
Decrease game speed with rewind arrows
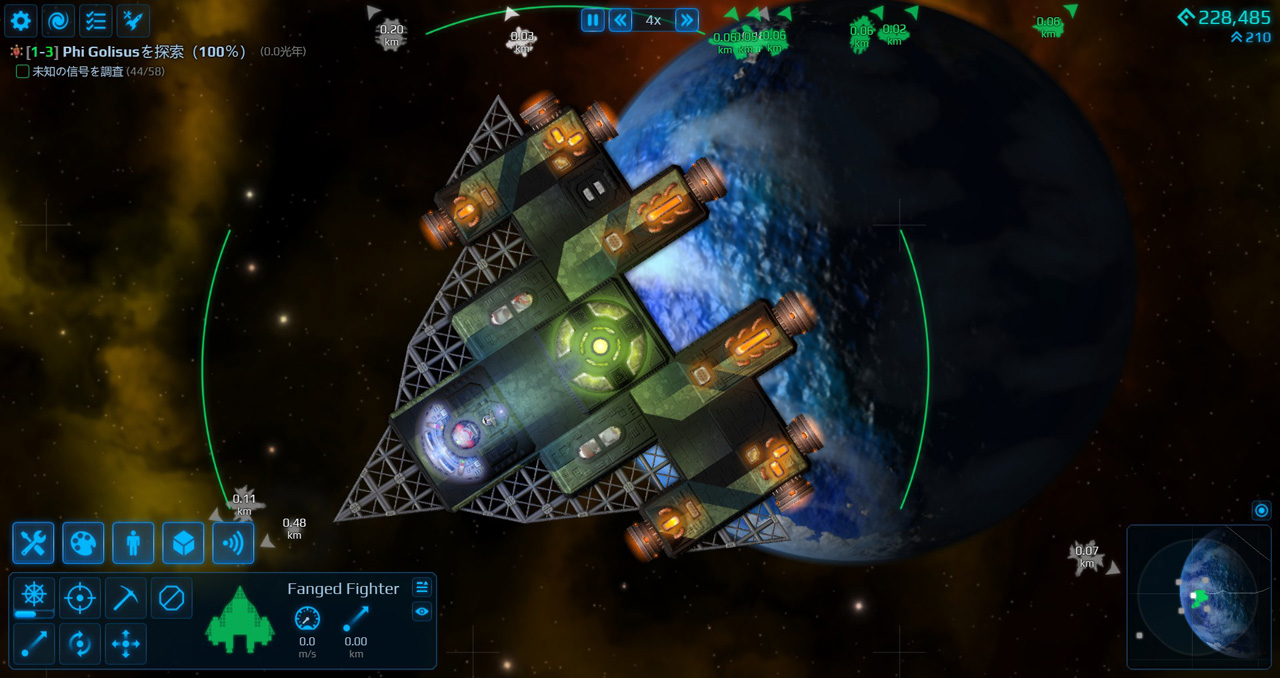click(x=621, y=20)
